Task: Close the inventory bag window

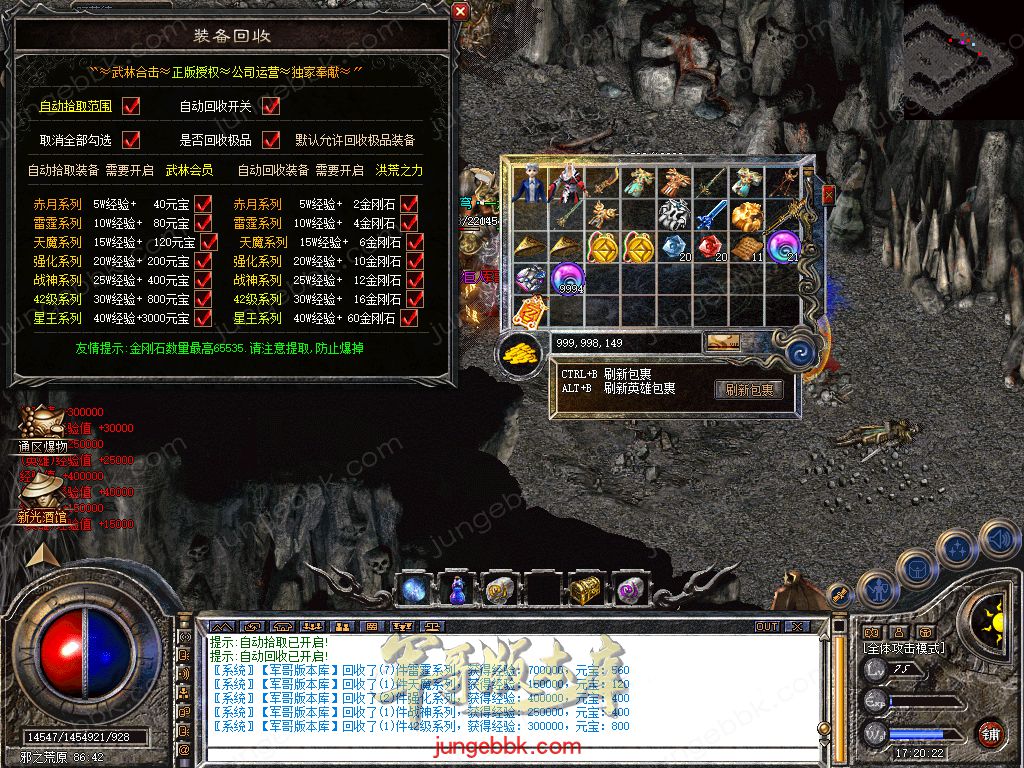Action: [828, 195]
